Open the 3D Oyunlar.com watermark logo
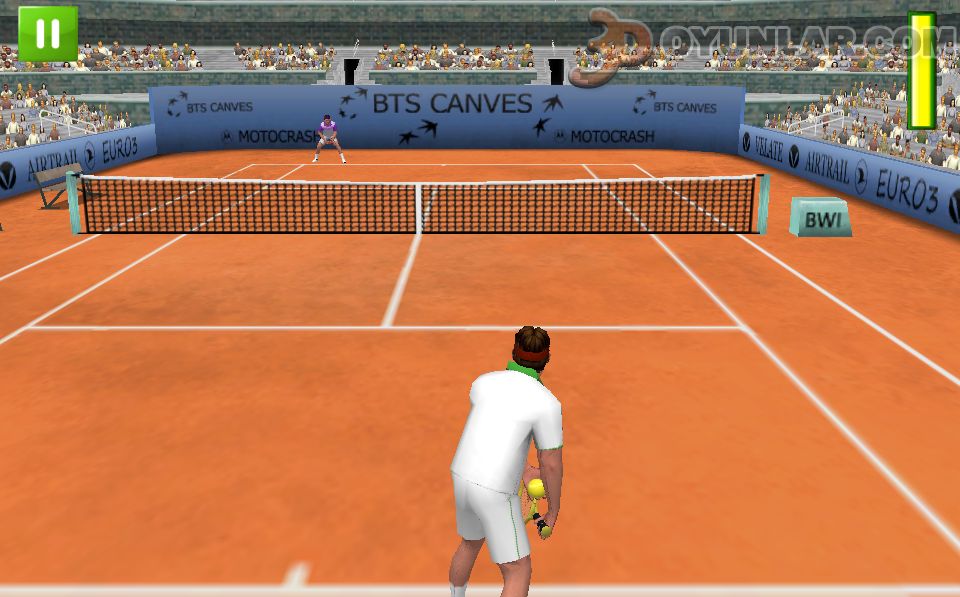 (760, 44)
